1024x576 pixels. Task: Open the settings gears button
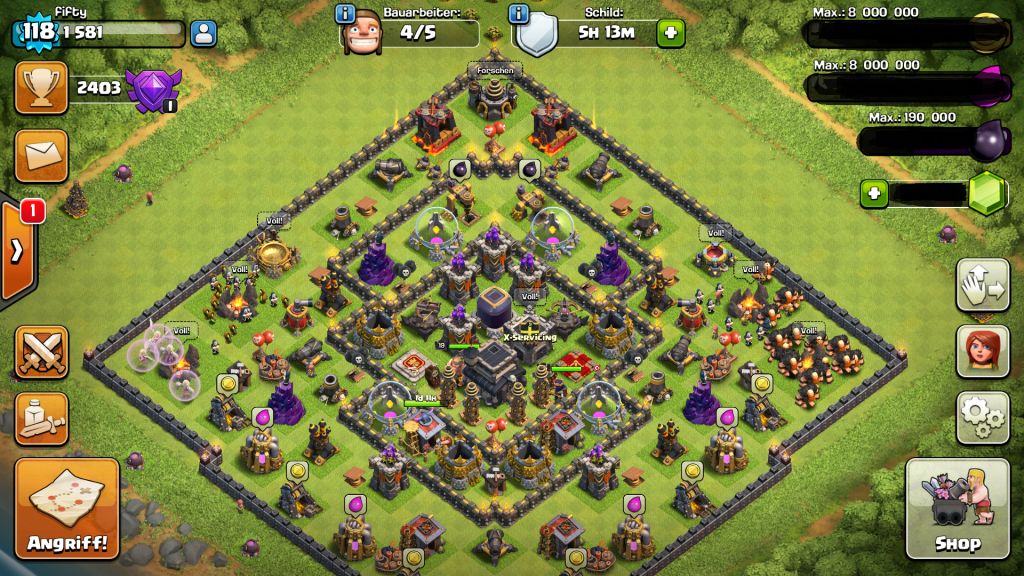(x=982, y=417)
